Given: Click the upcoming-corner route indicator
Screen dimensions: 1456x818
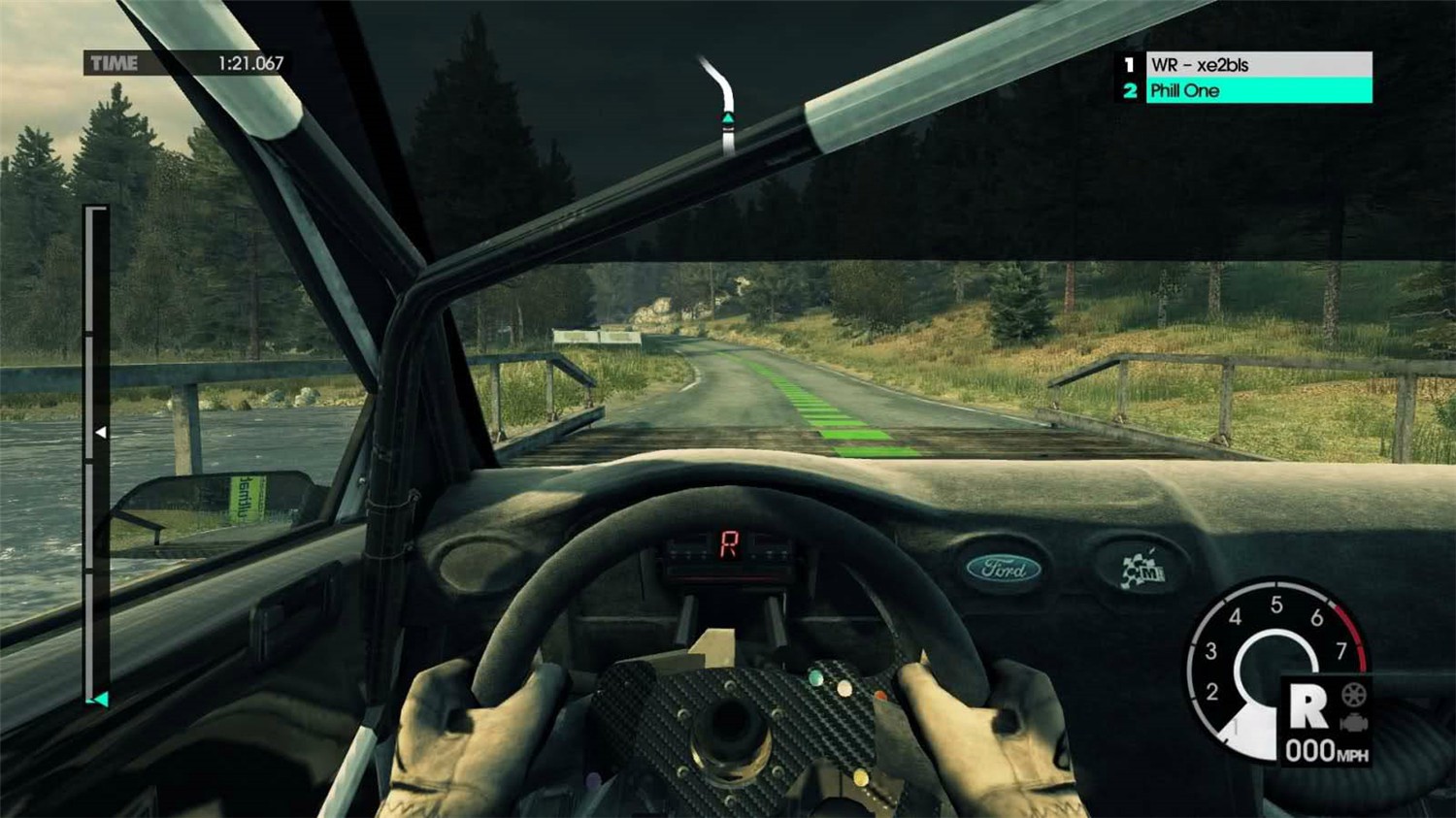Looking at the screenshot, I should tap(723, 105).
